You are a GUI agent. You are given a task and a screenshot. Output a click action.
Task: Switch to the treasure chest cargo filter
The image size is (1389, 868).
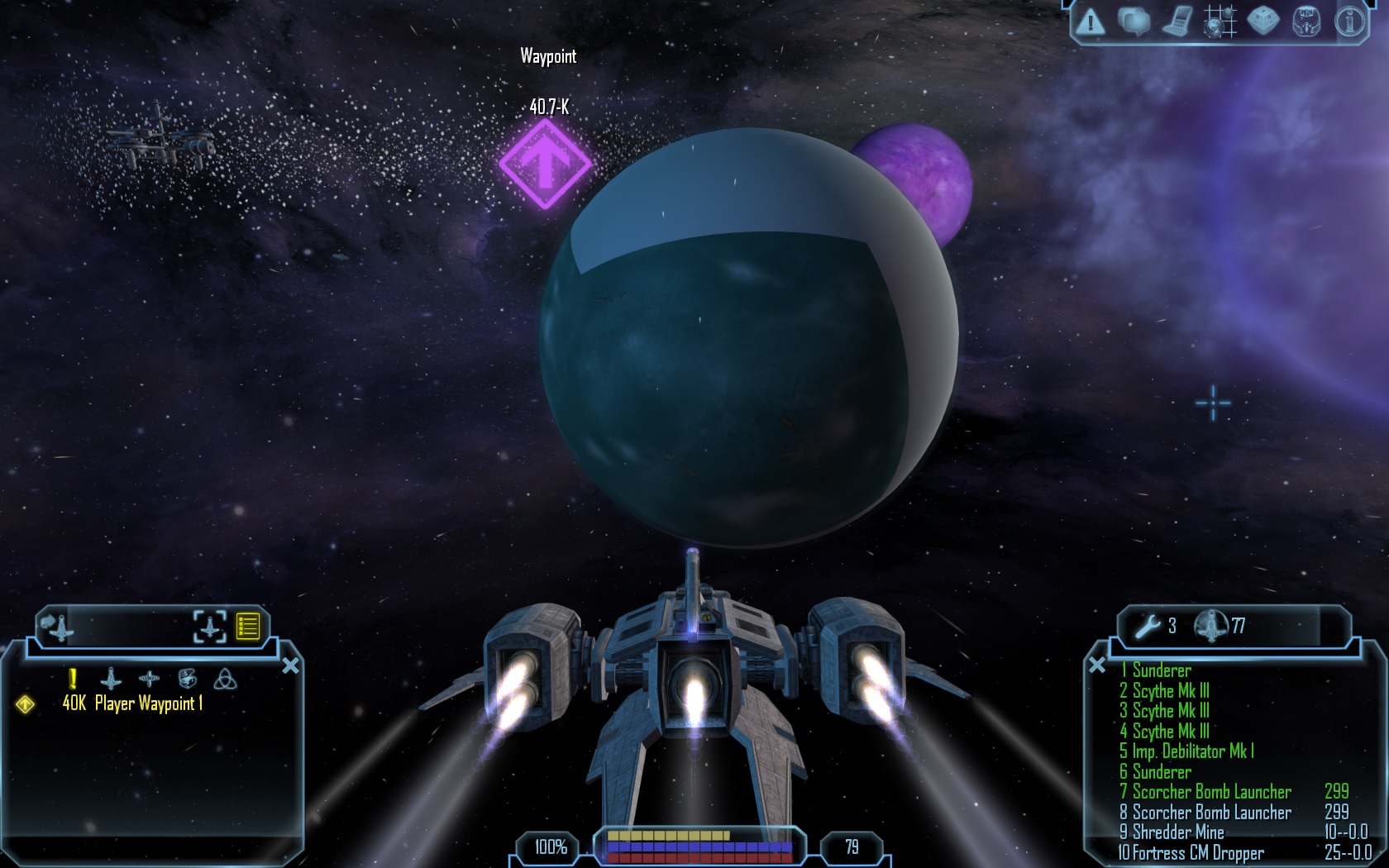[x=188, y=680]
